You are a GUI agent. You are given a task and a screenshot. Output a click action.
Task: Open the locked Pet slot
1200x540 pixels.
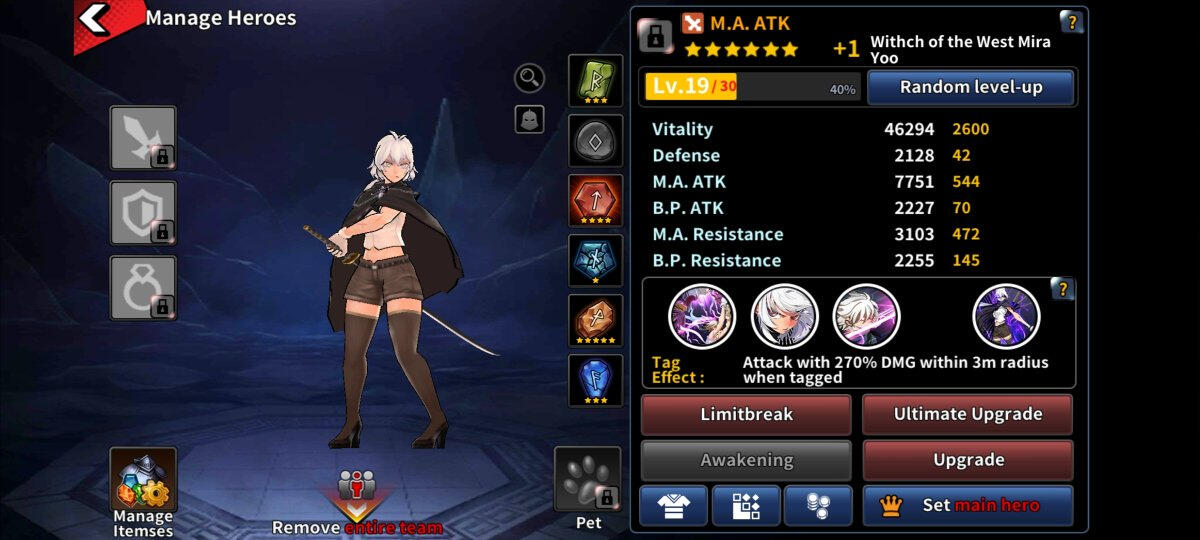pos(588,485)
